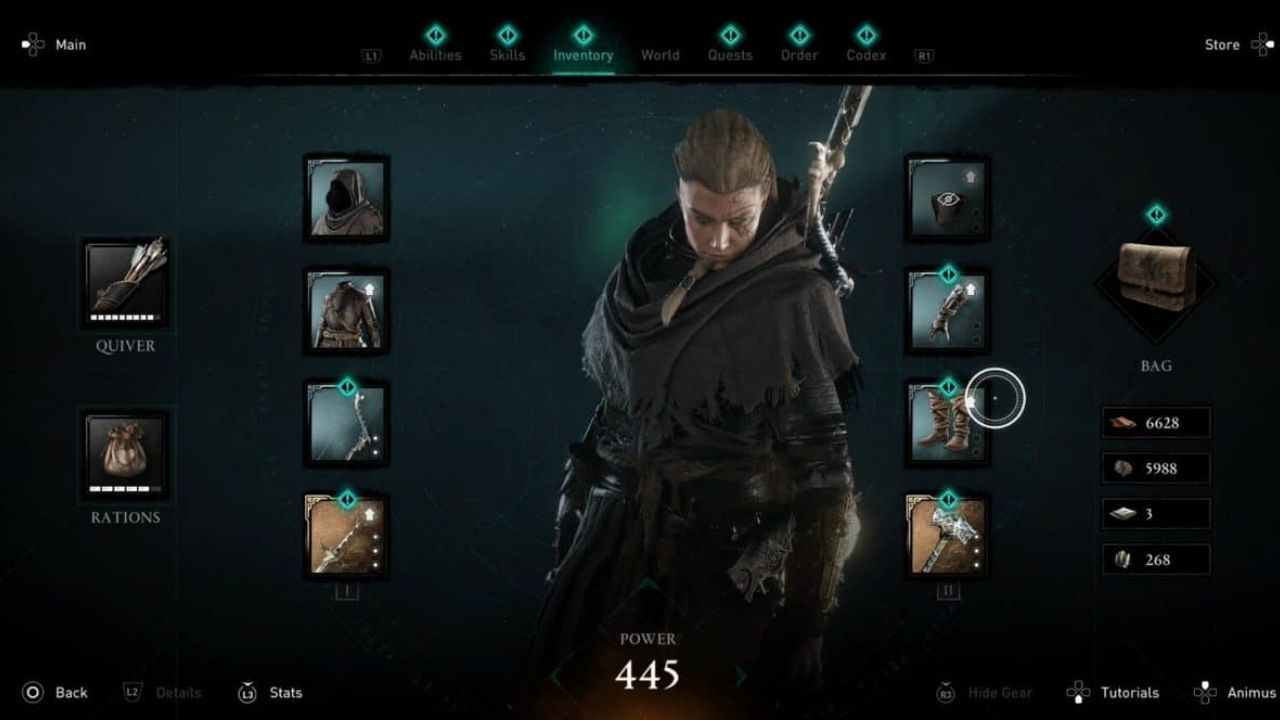Switch to the Order tab
Image resolution: width=1280 pixels, height=720 pixels.
tap(799, 54)
